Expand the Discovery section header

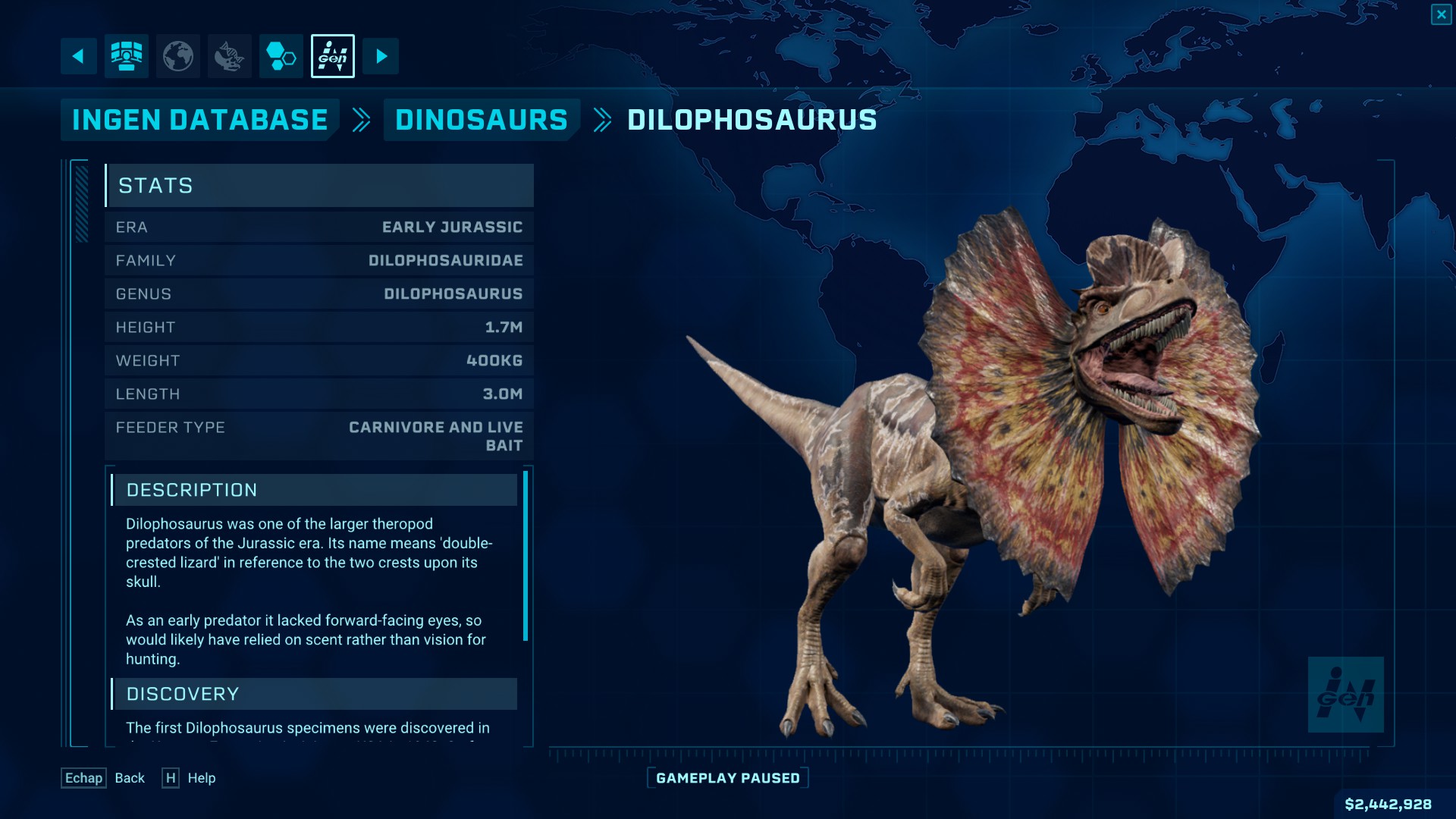pos(314,694)
